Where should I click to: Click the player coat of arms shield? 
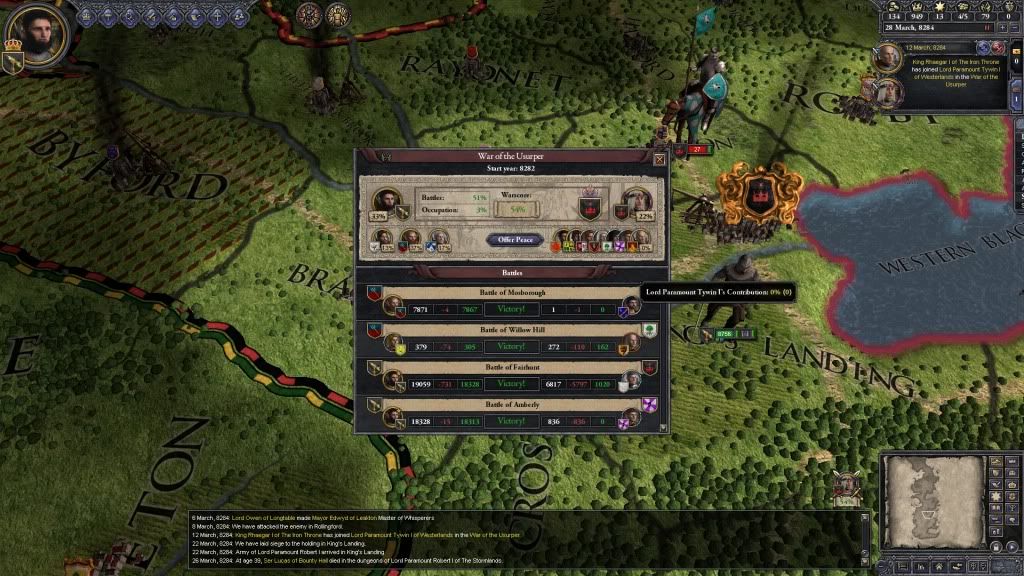[13, 61]
